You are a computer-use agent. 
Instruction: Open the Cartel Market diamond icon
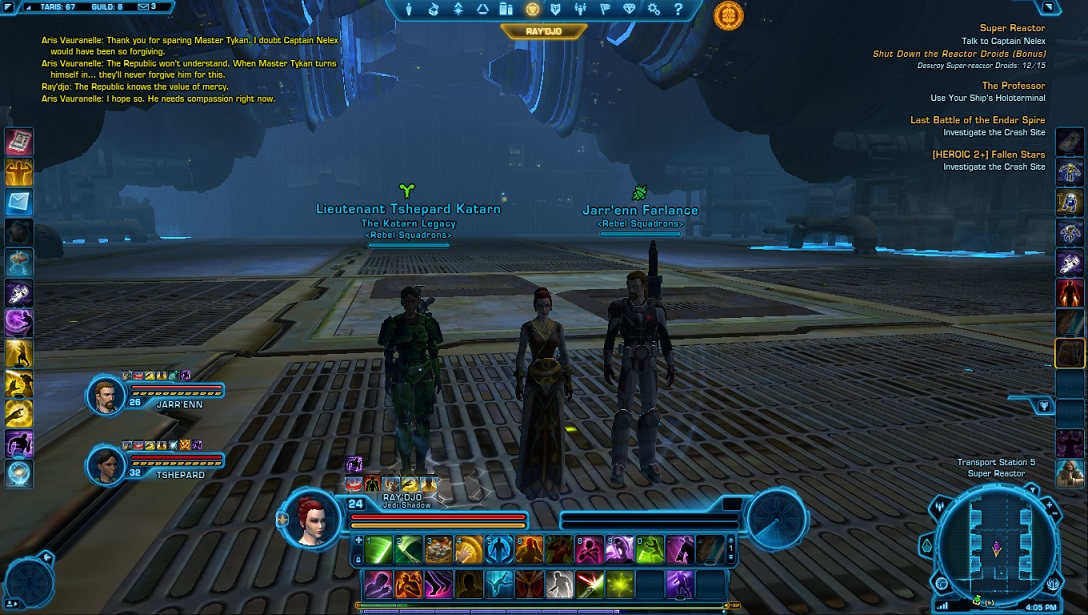pyautogui.click(x=629, y=10)
